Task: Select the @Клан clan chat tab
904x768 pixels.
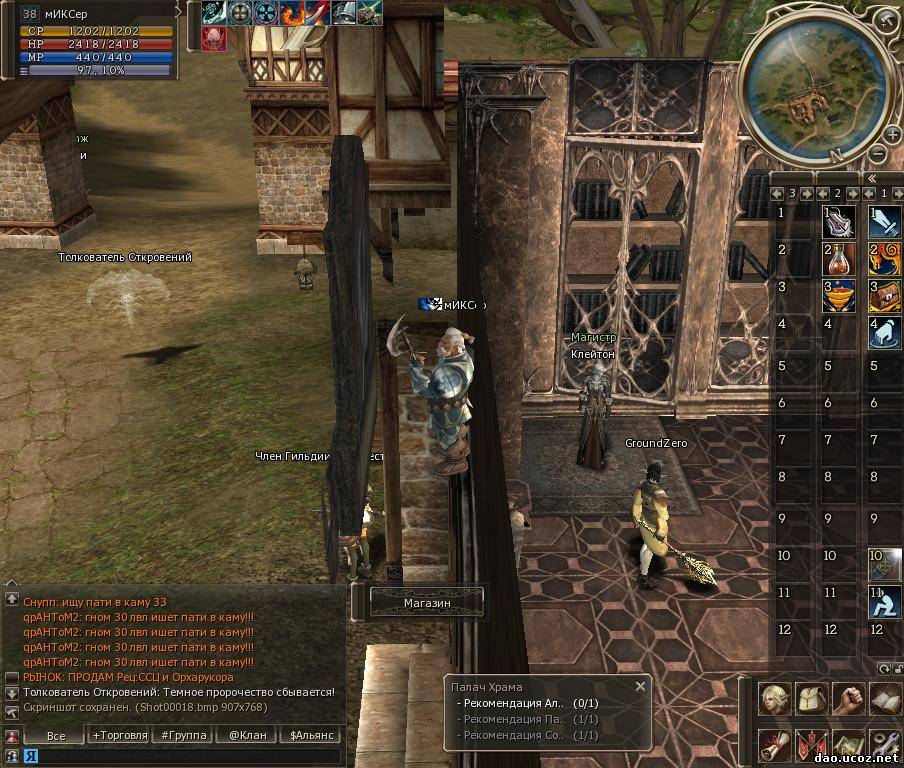Action: 247,736
